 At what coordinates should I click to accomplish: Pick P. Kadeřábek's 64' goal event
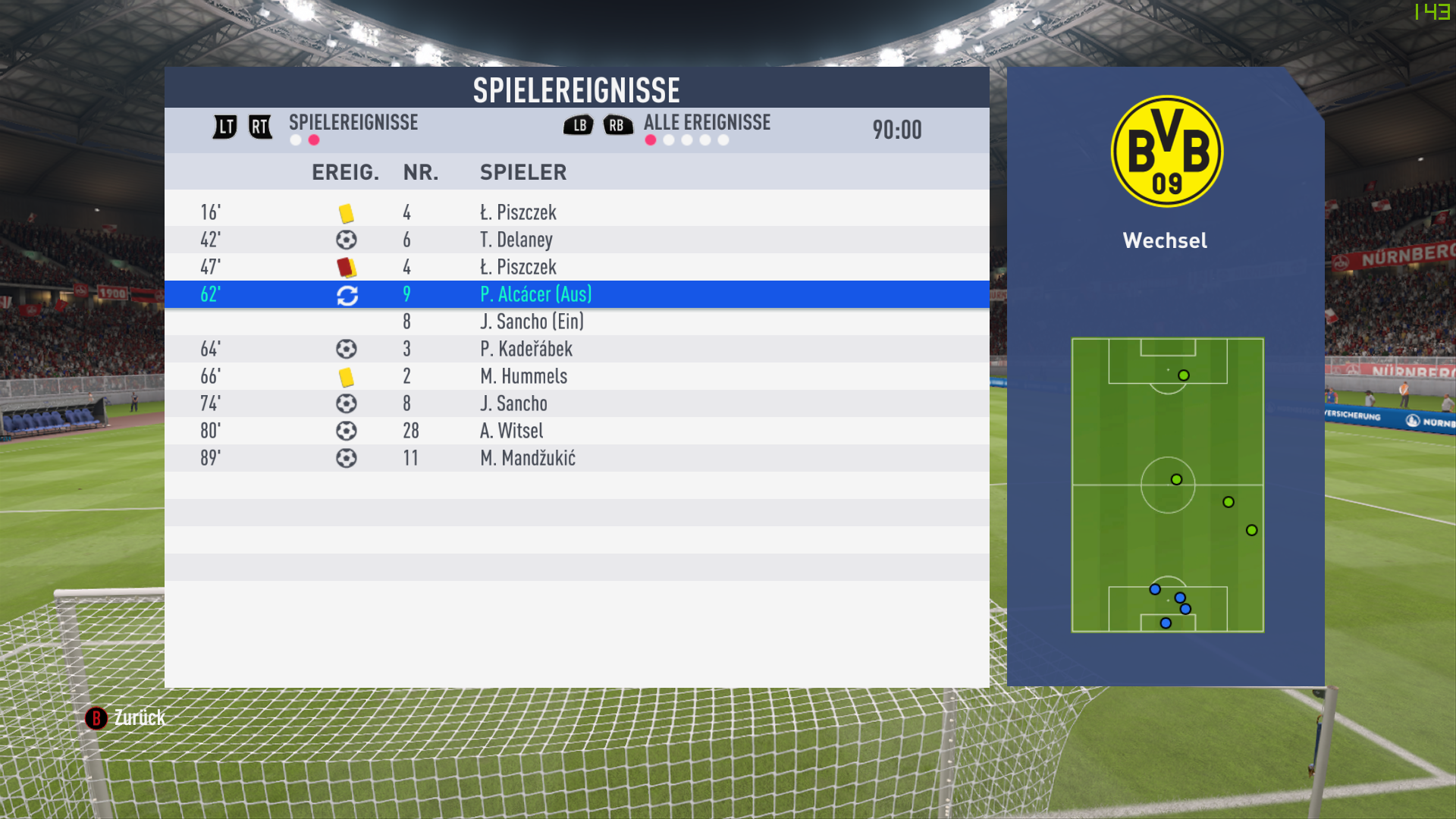576,349
